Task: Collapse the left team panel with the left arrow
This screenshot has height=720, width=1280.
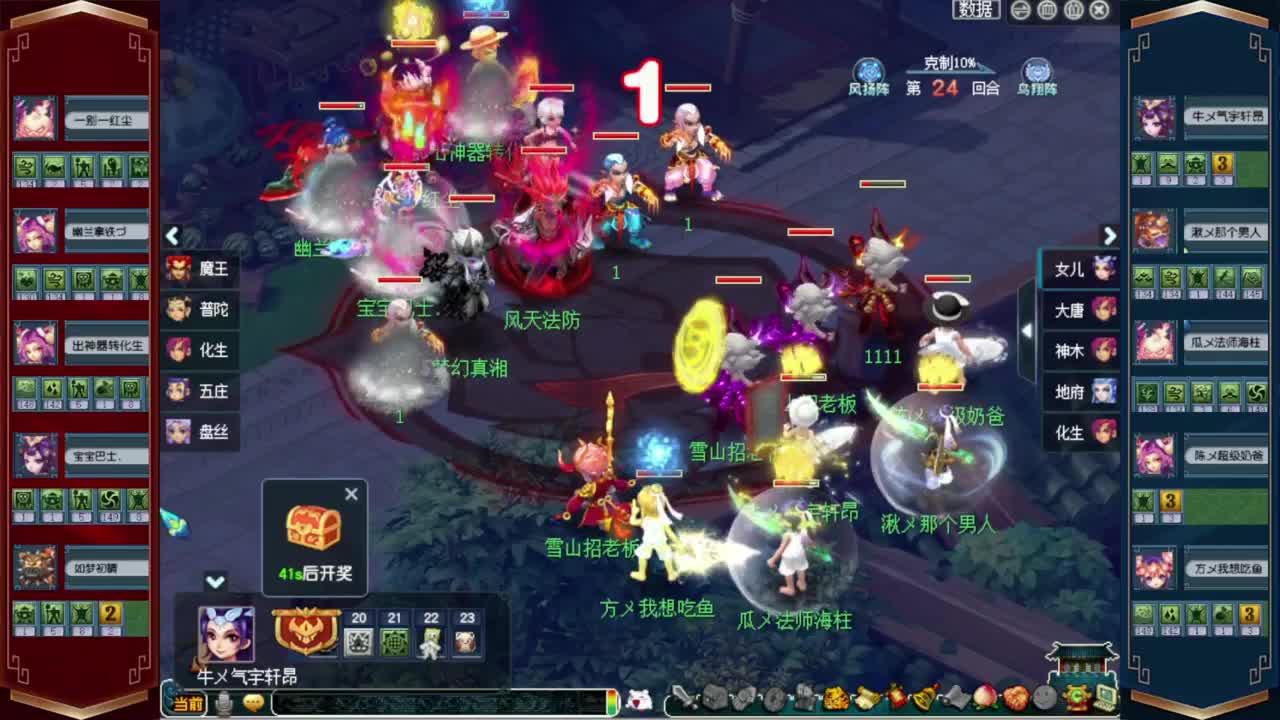Action: tap(172, 237)
